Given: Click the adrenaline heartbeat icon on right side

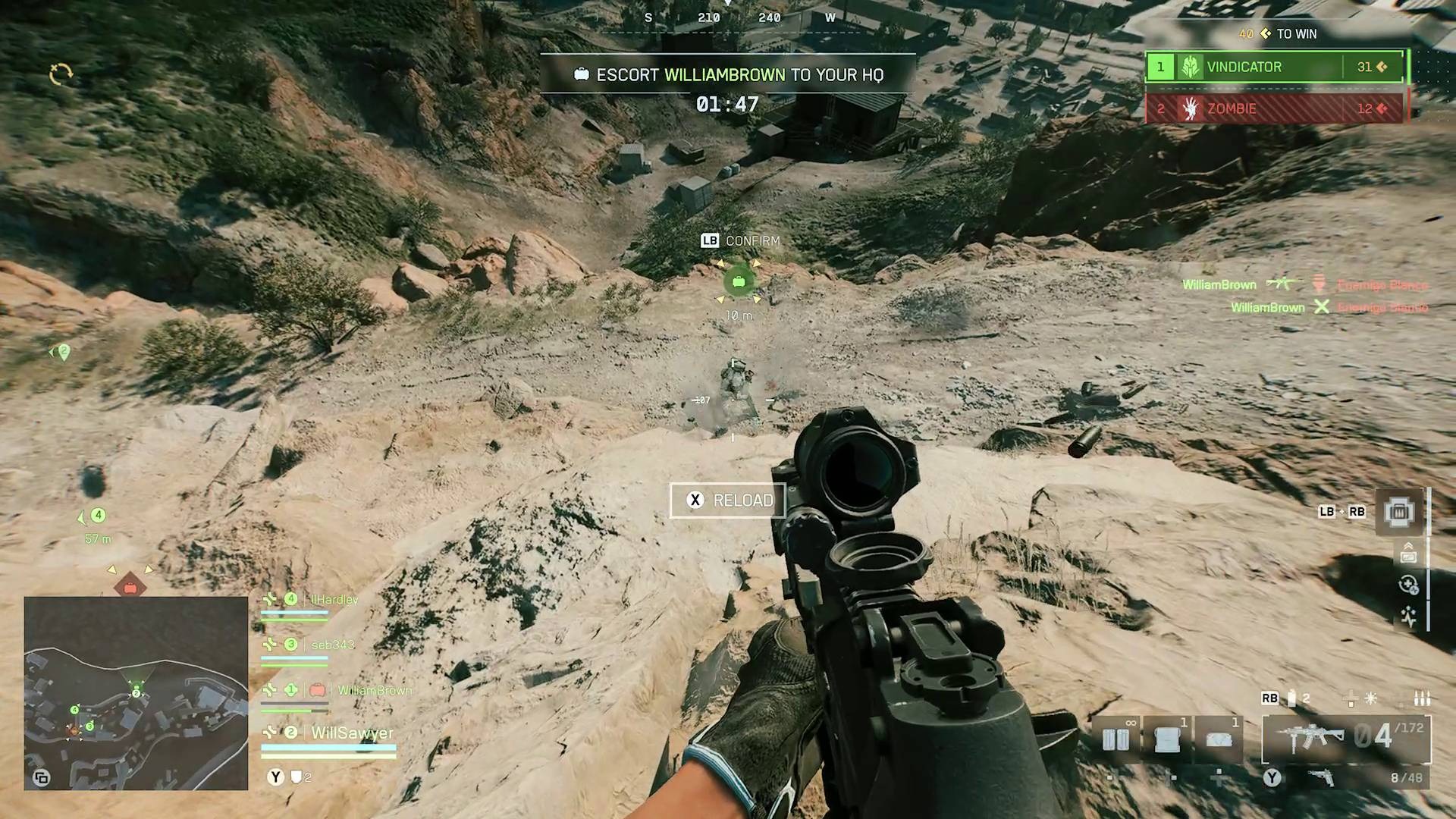Looking at the screenshot, I should 1409,616.
